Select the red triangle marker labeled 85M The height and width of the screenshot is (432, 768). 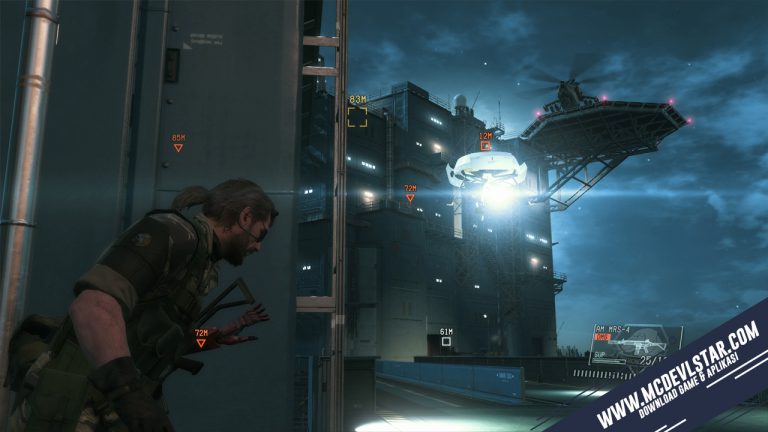coord(178,148)
